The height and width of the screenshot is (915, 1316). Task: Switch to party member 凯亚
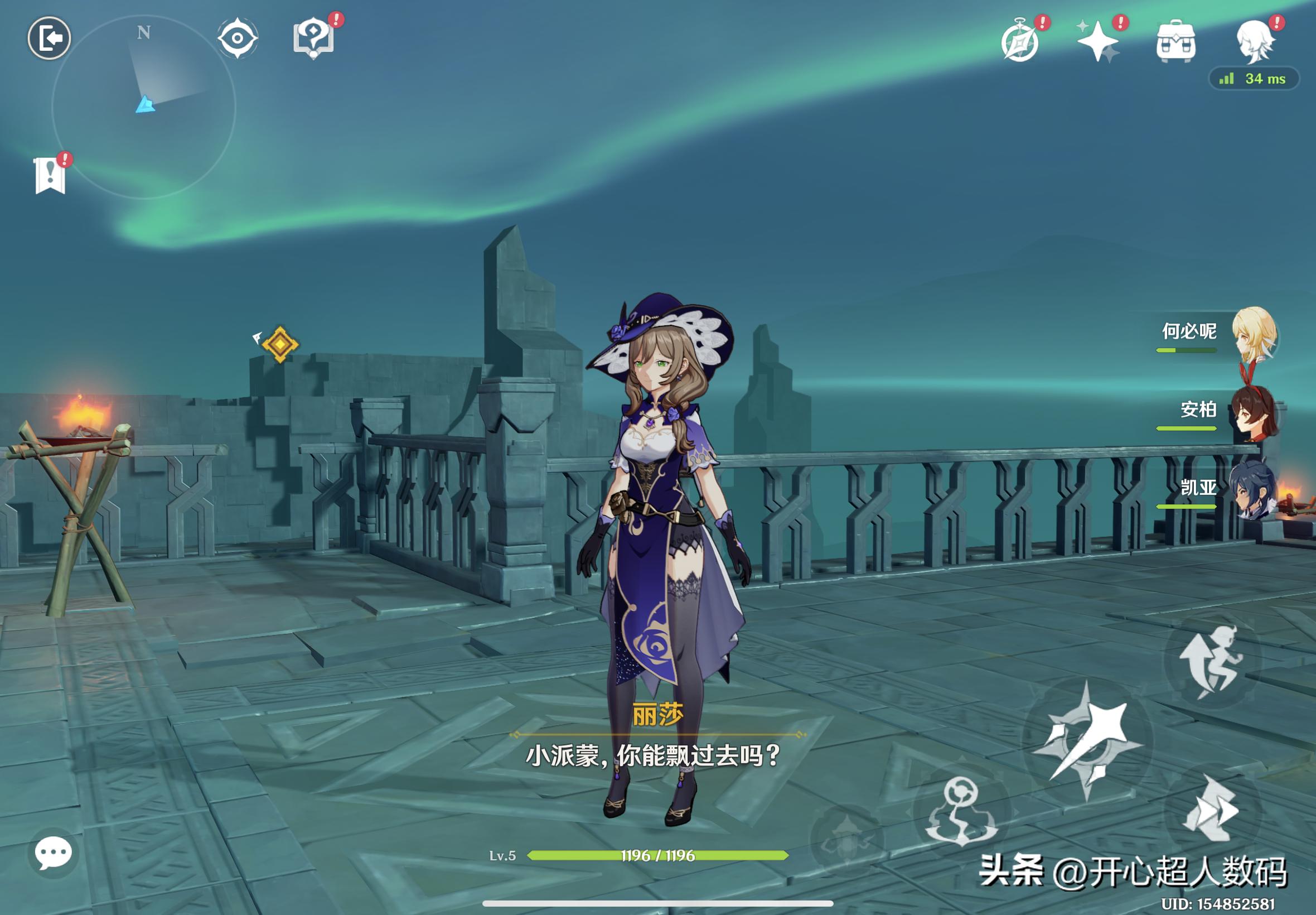tap(1252, 491)
